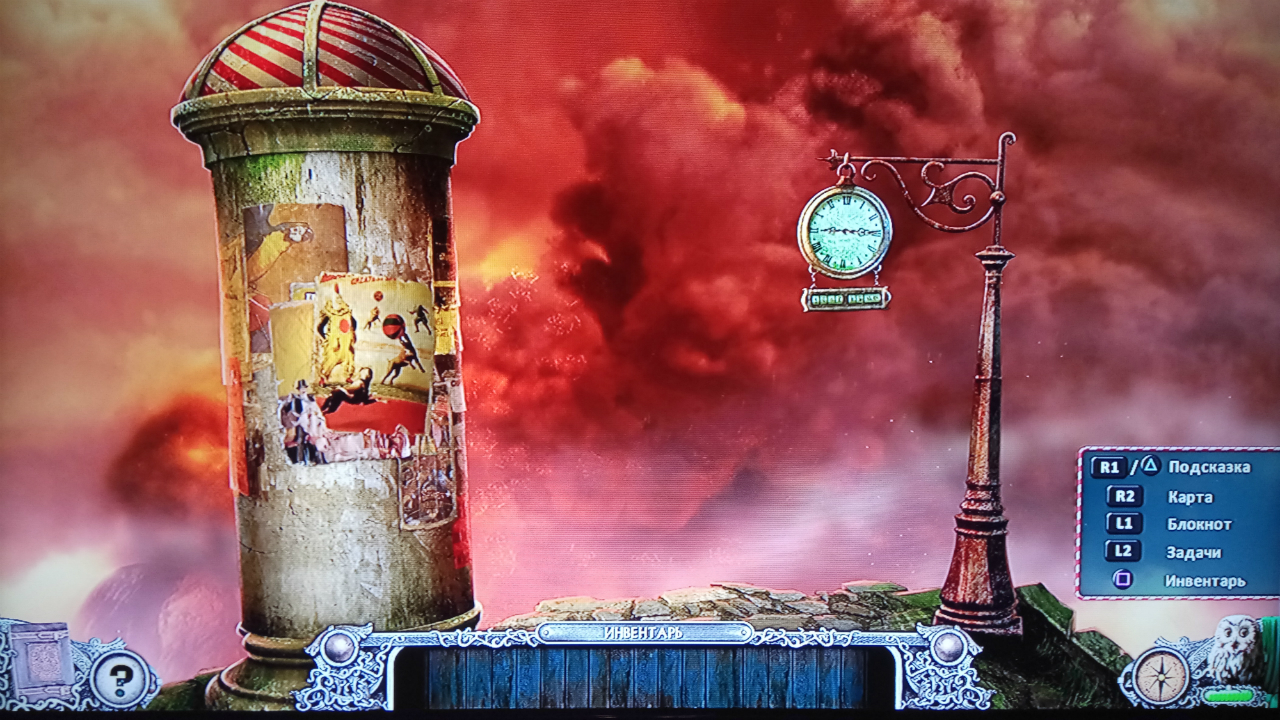Ask the owl for a hint
The width and height of the screenshot is (1280, 720).
click(1233, 650)
